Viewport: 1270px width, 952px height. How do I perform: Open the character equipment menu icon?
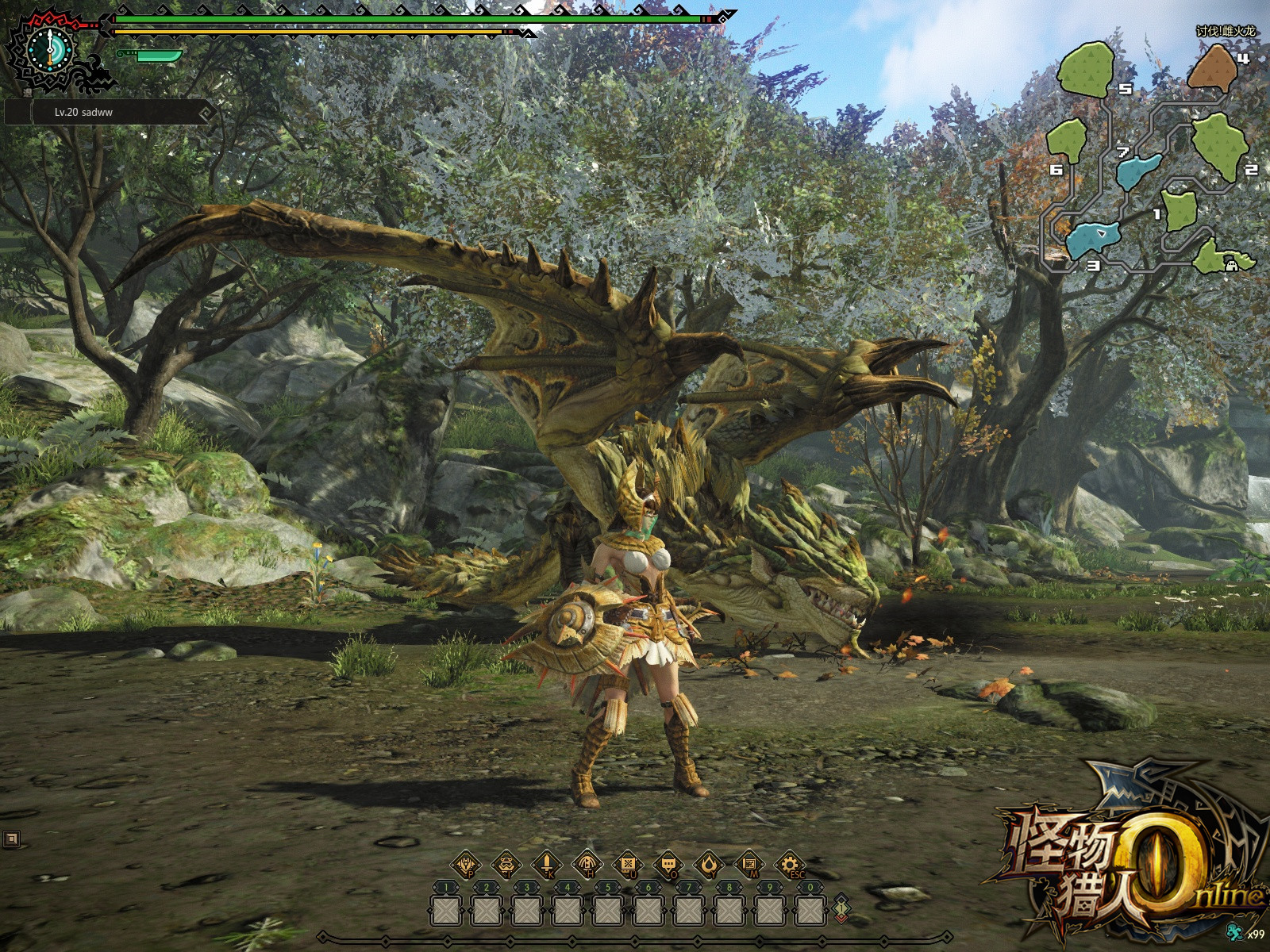(466, 864)
